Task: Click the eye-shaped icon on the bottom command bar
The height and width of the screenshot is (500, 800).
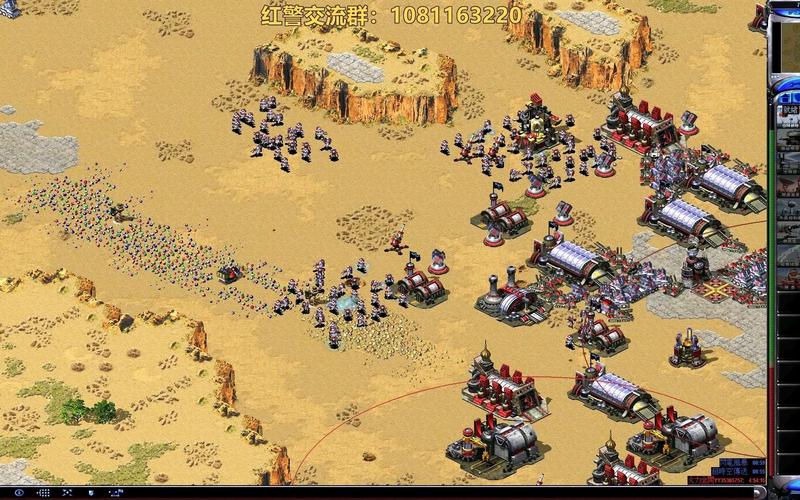Action: (x=19, y=492)
